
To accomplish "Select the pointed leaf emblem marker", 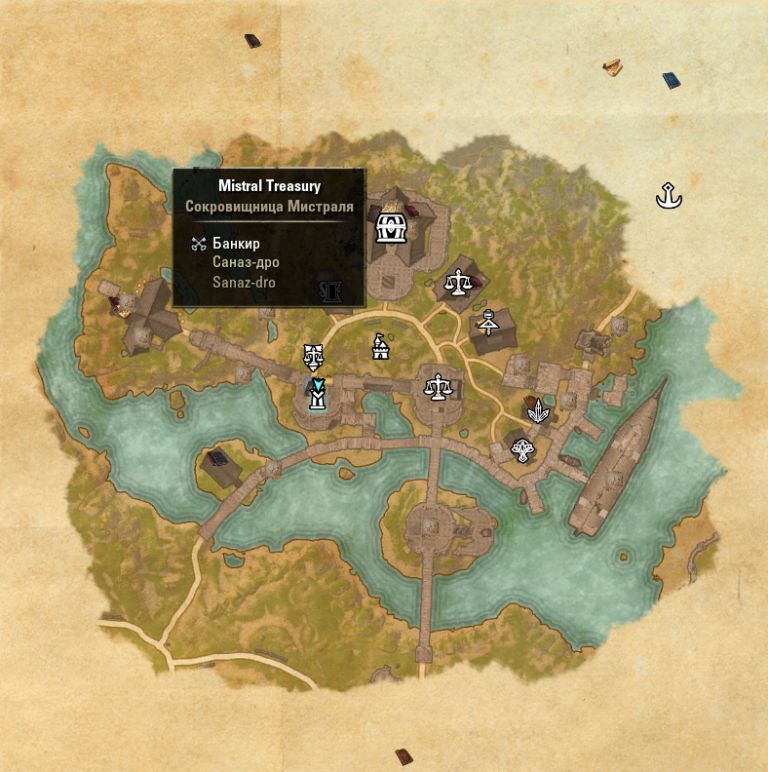I will [538, 410].
